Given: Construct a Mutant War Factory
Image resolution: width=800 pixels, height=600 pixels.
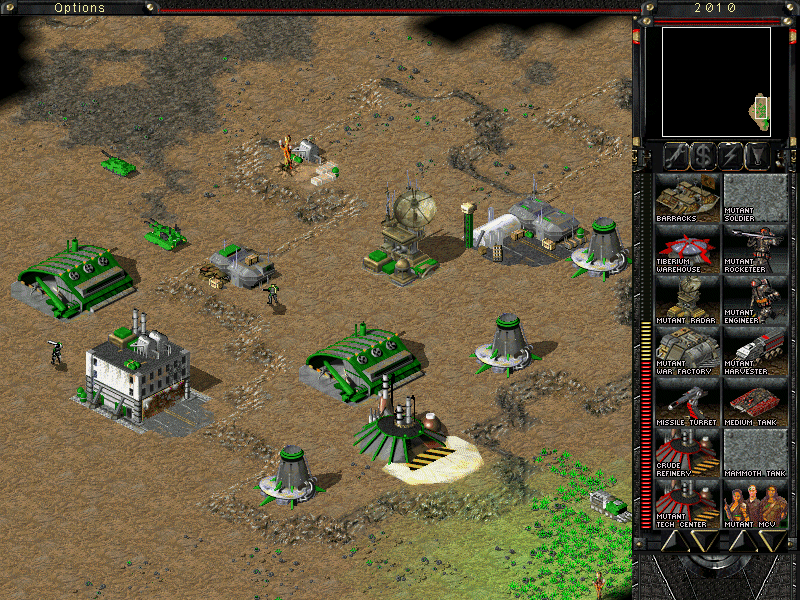Looking at the screenshot, I should [687, 351].
